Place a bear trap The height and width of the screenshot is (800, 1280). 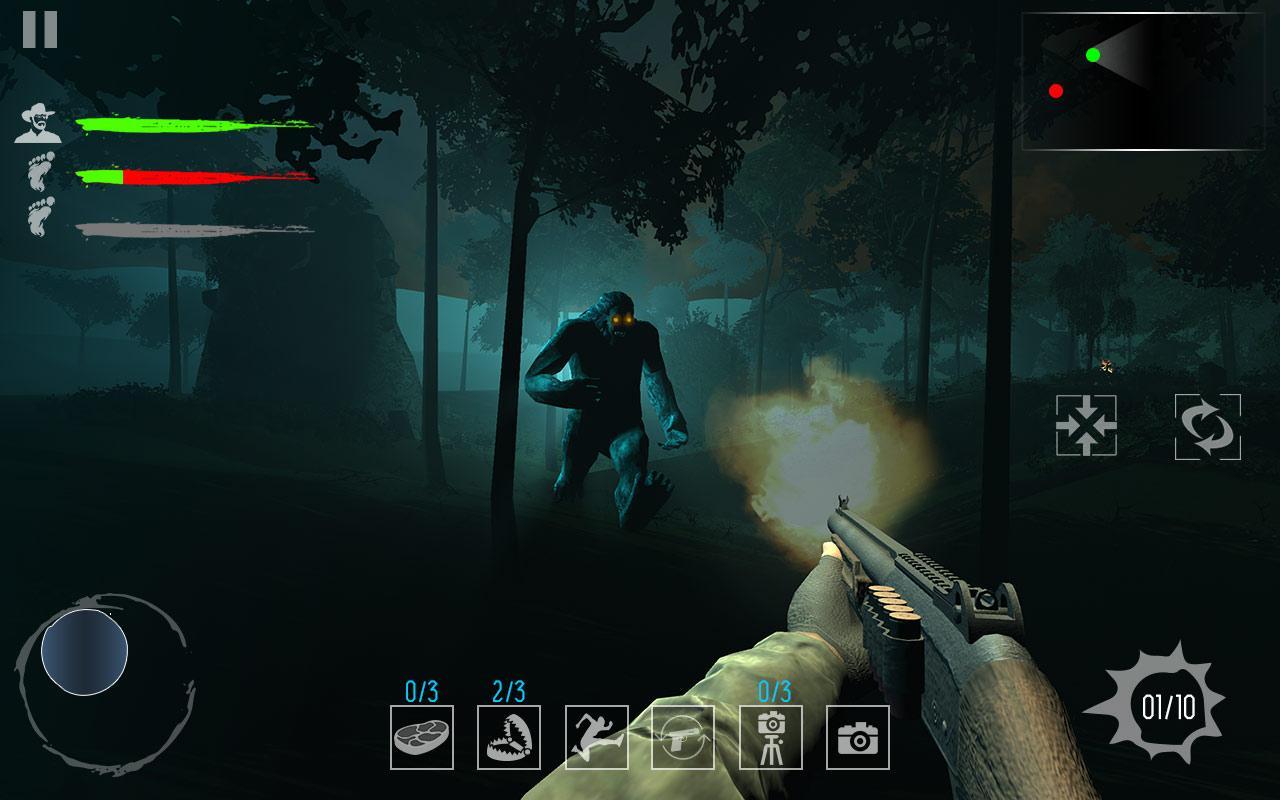509,737
